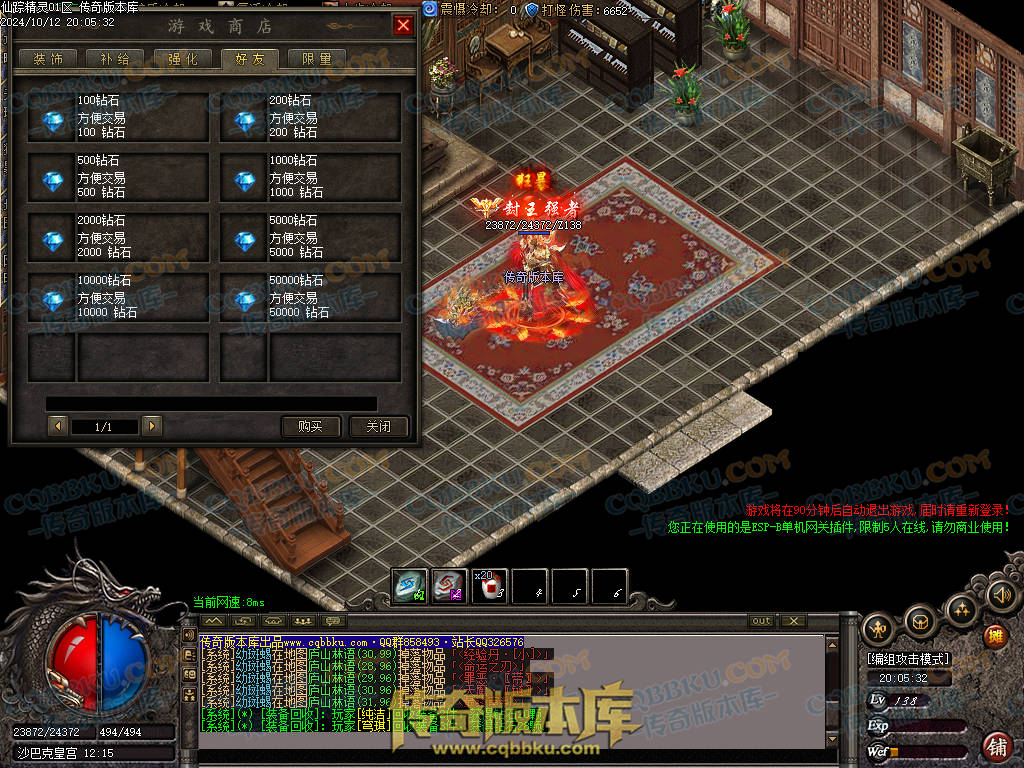Select the 100钻石 shop item

[x=118, y=118]
